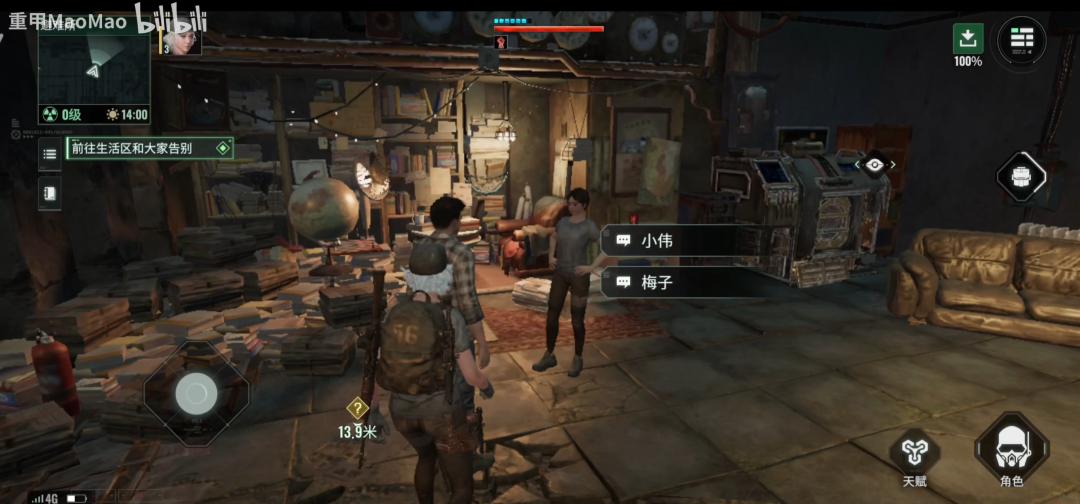Open the journal book icon
1080x504 pixels.
pos(49,192)
